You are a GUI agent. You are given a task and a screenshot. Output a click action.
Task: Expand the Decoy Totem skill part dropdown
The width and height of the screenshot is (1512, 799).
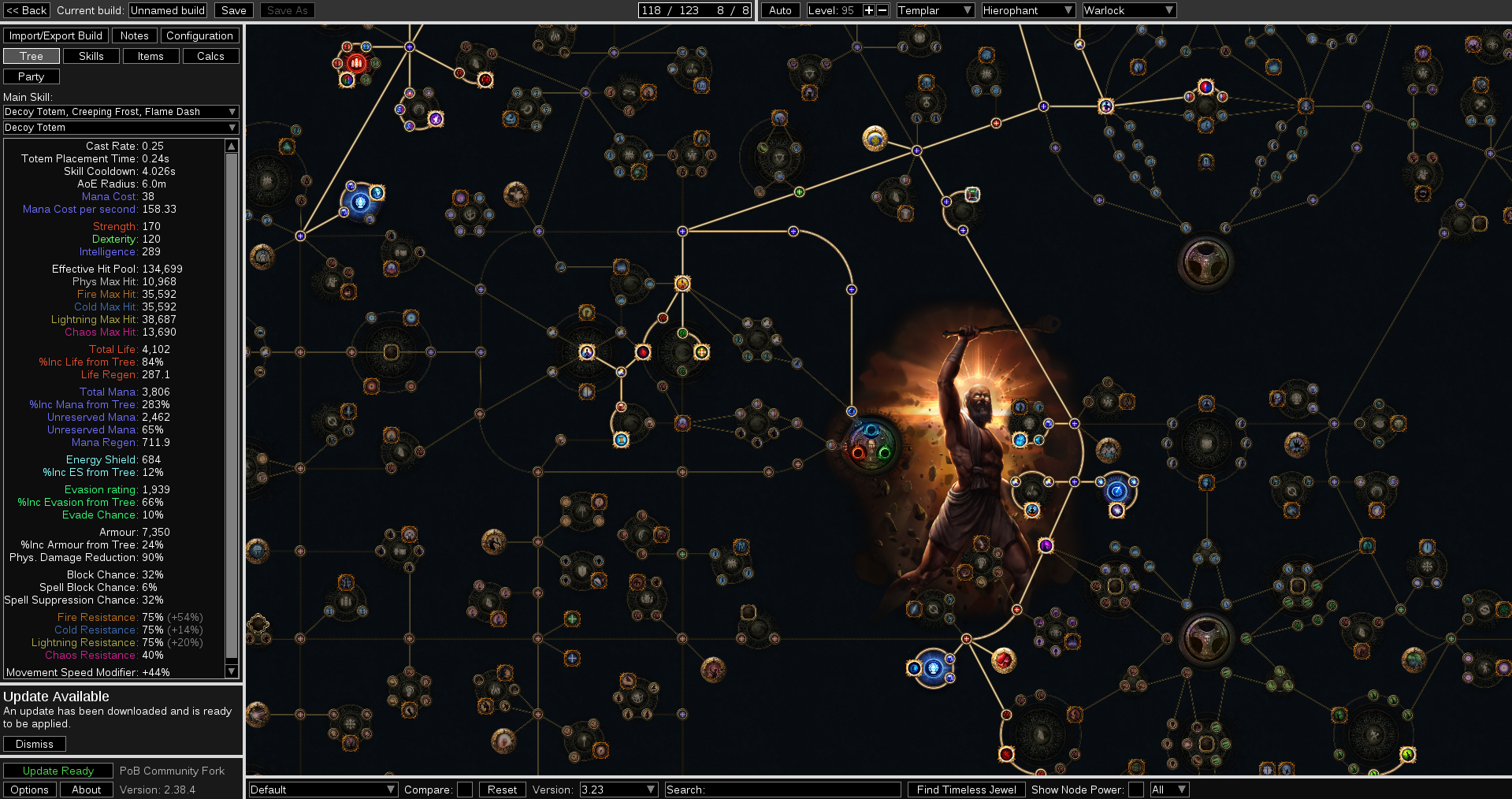(120, 127)
